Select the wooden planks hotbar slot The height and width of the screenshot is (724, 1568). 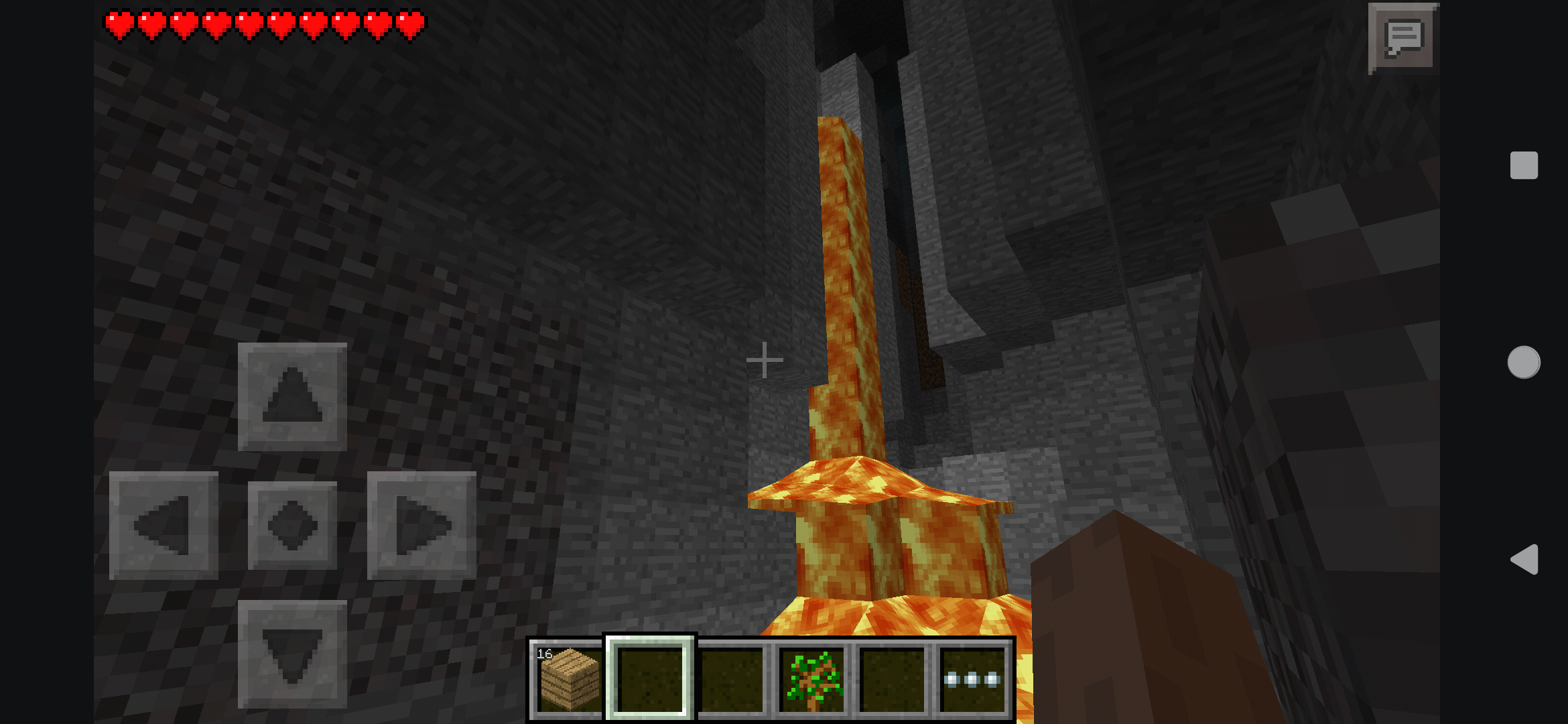click(568, 678)
